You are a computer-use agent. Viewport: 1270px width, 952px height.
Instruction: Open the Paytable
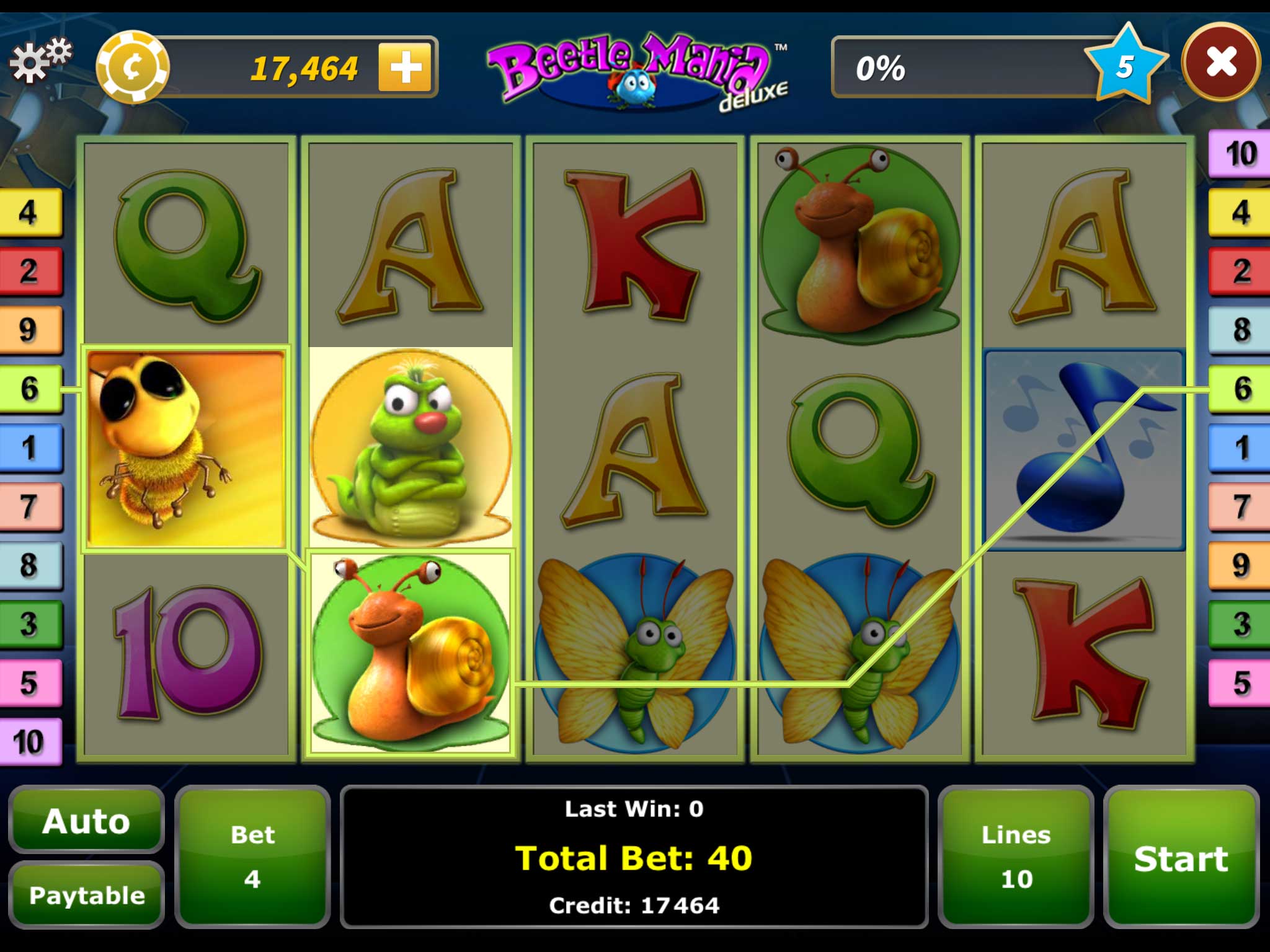coord(87,895)
